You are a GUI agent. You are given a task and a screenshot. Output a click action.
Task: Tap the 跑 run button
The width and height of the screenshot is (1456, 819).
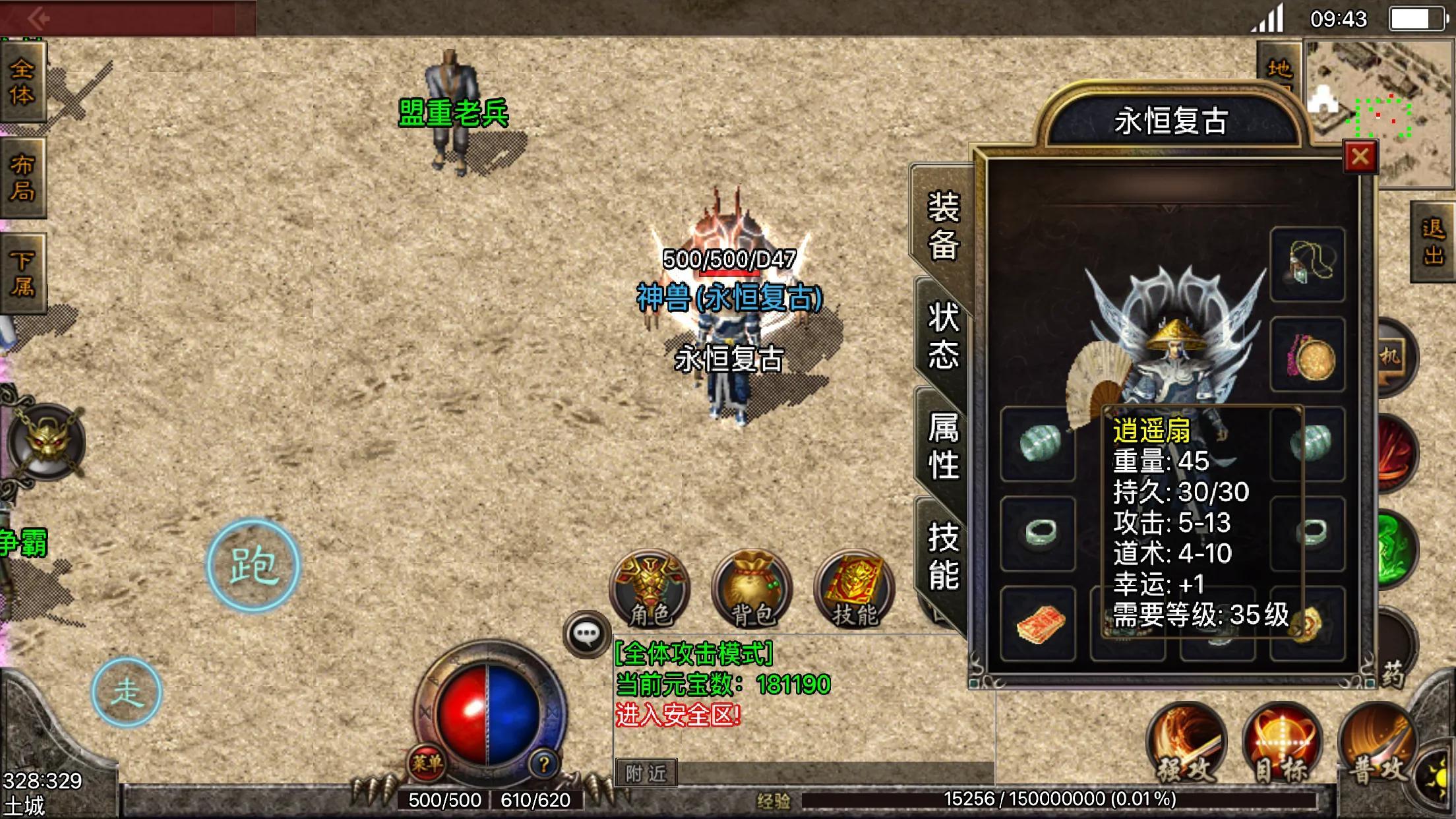(253, 566)
